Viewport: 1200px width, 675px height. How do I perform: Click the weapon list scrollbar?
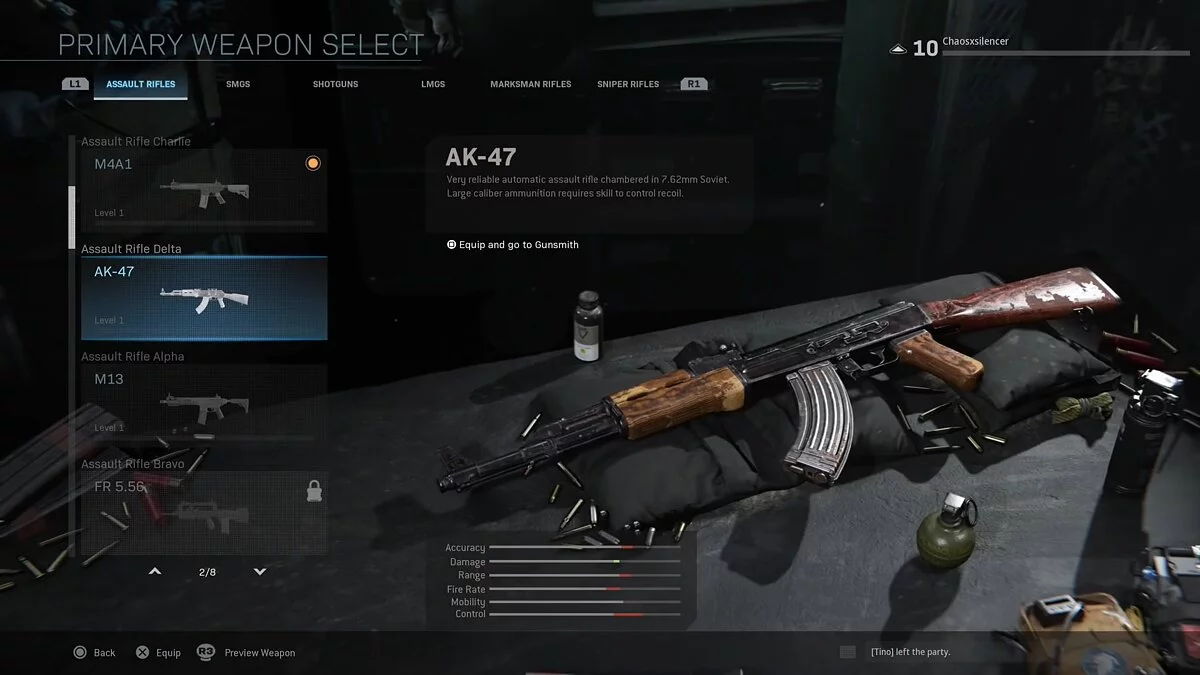pyautogui.click(x=71, y=215)
